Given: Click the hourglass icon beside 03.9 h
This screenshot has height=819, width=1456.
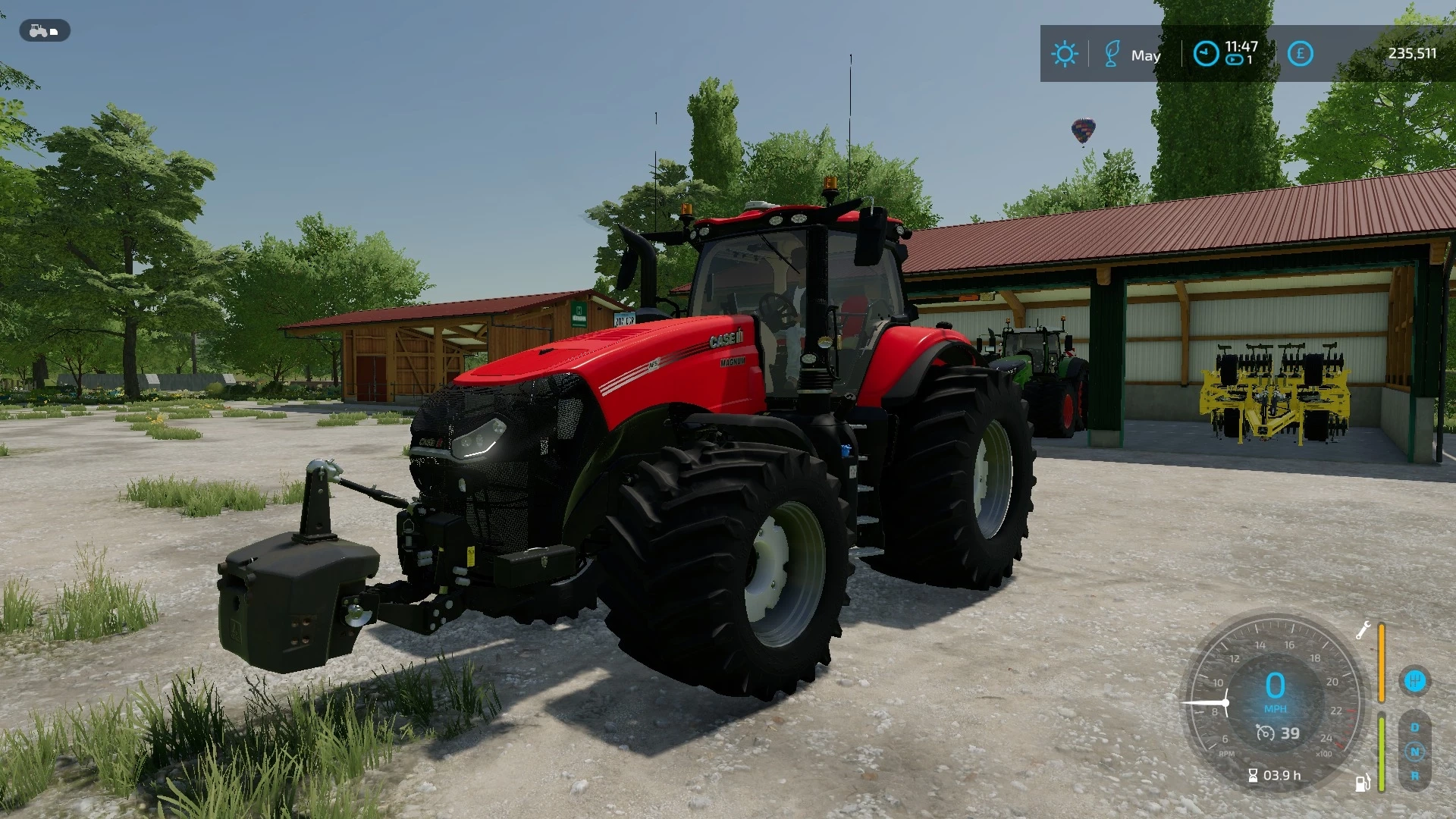Looking at the screenshot, I should (x=1253, y=775).
